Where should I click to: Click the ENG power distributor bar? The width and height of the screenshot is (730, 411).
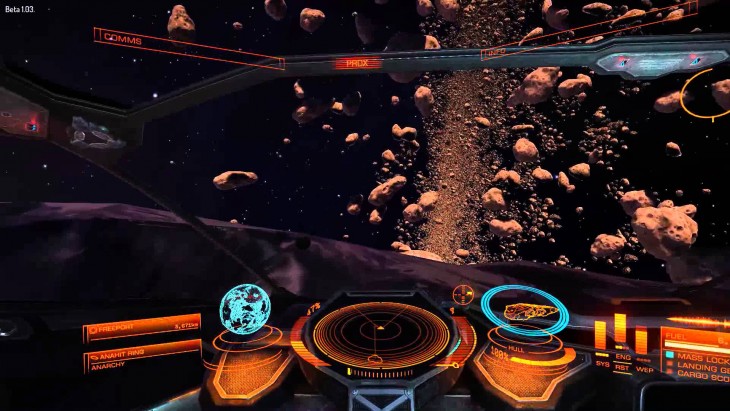point(620,329)
